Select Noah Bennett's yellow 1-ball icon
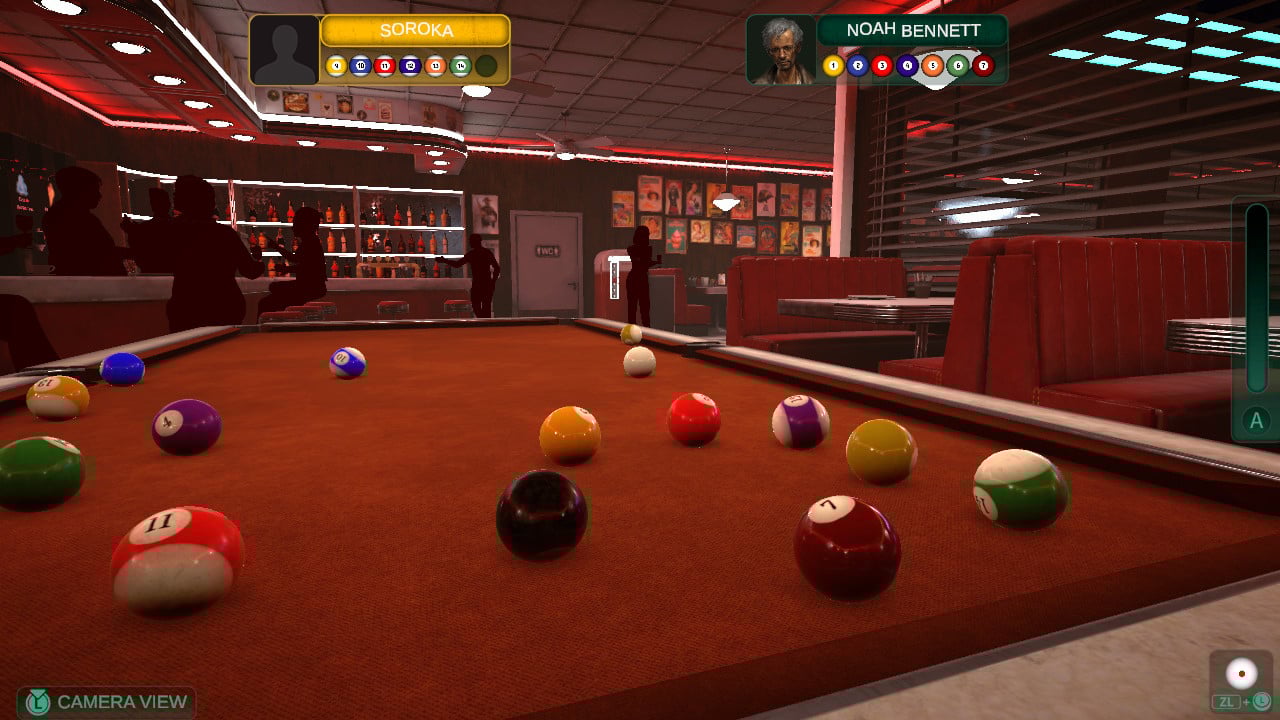The height and width of the screenshot is (720, 1280). [833, 66]
